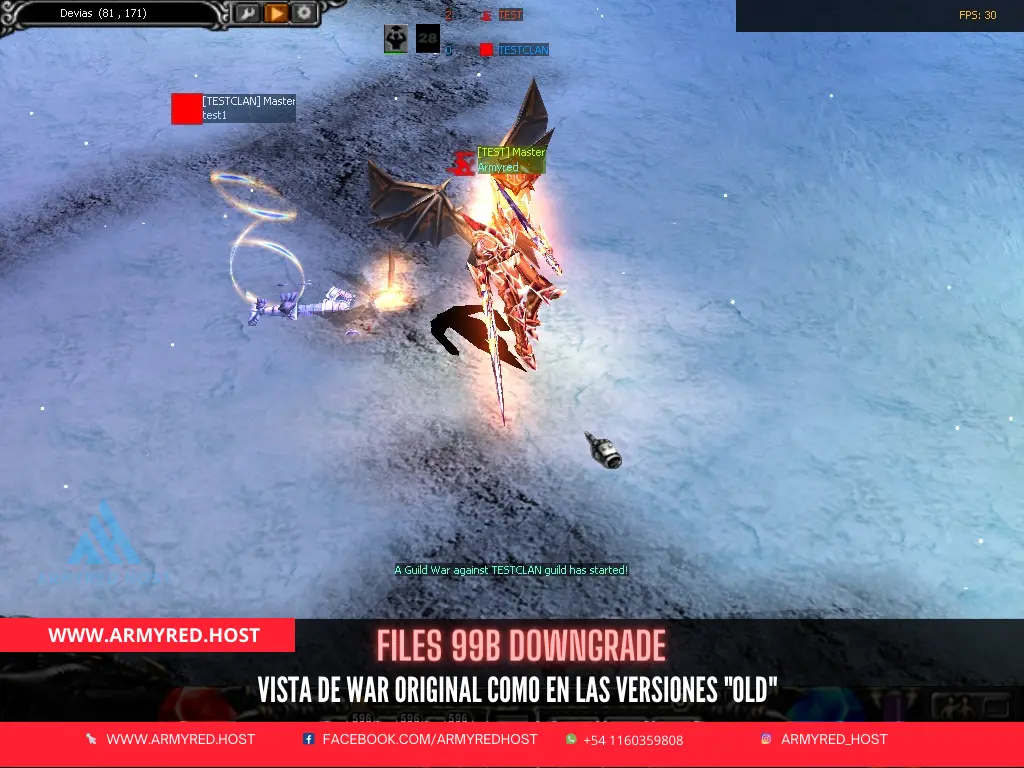Open the wrench tools button
Image resolution: width=1024 pixels, height=768 pixels.
[x=247, y=14]
